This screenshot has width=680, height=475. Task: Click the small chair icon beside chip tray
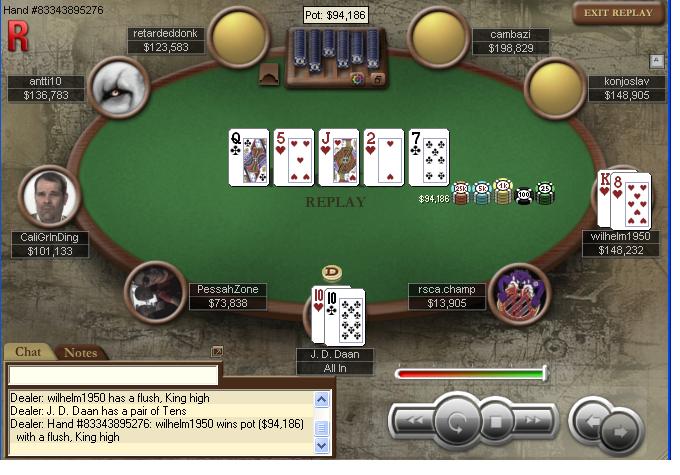[269, 75]
